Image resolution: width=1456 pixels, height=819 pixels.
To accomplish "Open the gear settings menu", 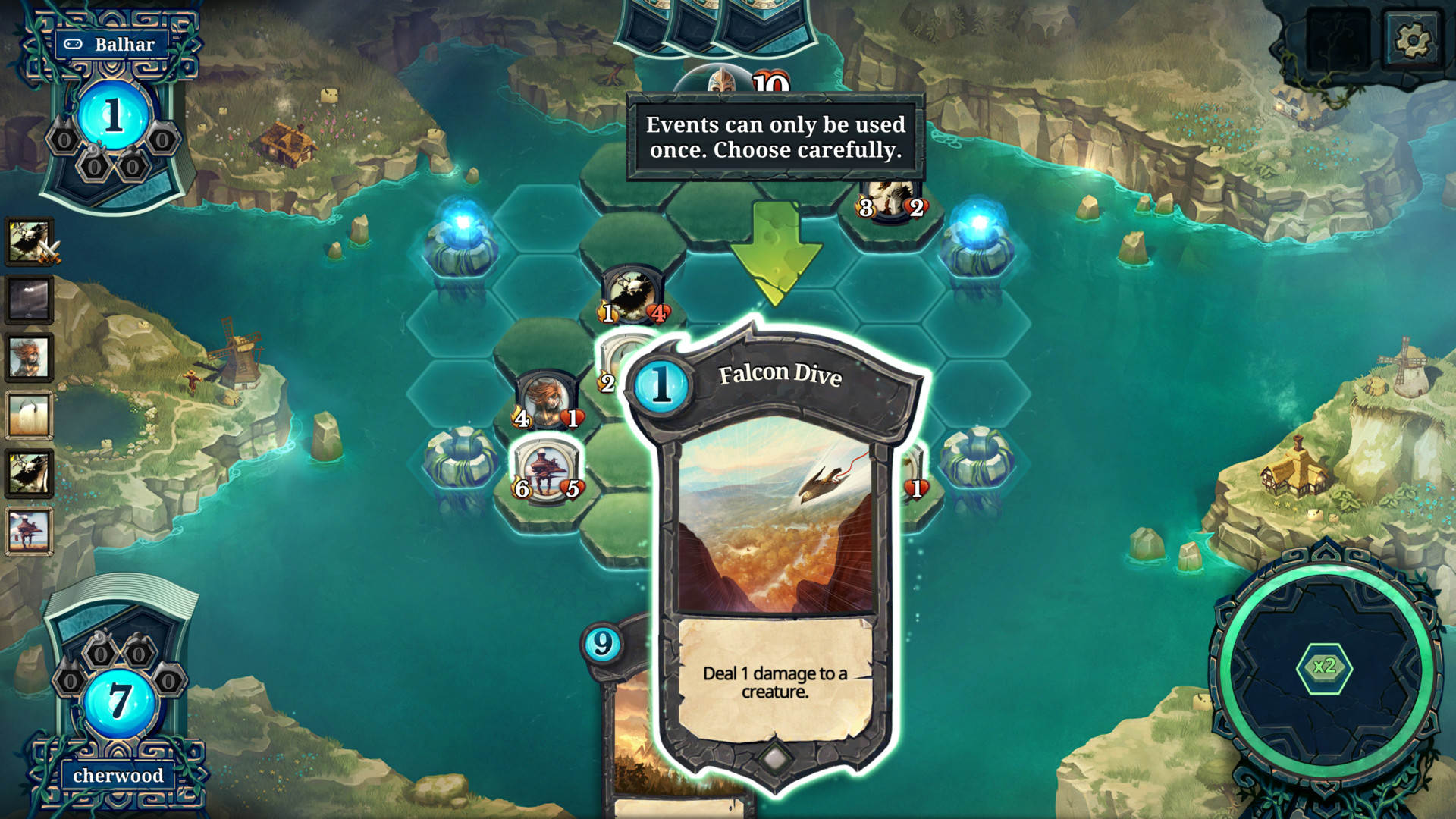I will (1411, 39).
